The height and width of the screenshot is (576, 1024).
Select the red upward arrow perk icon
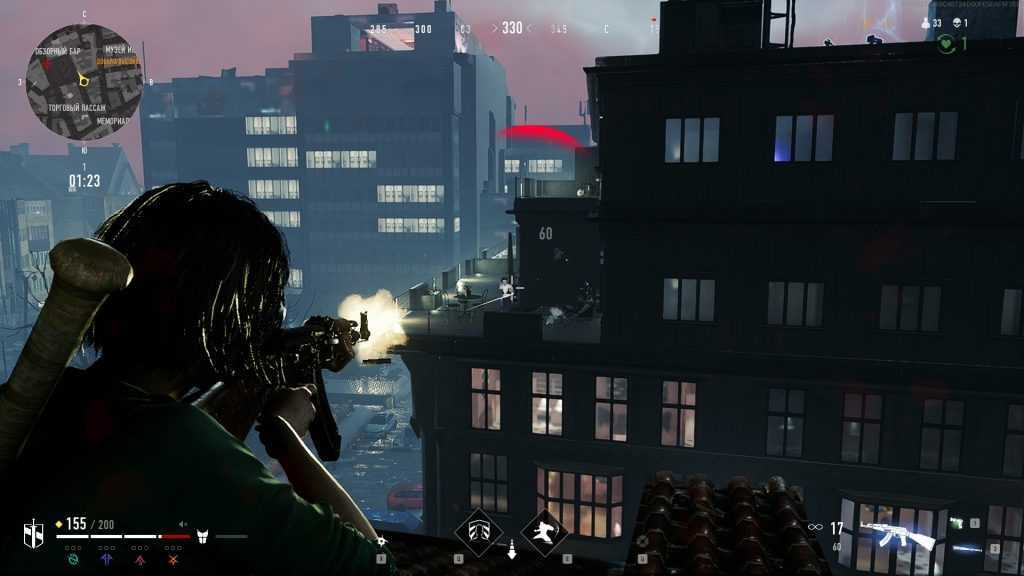coord(141,561)
